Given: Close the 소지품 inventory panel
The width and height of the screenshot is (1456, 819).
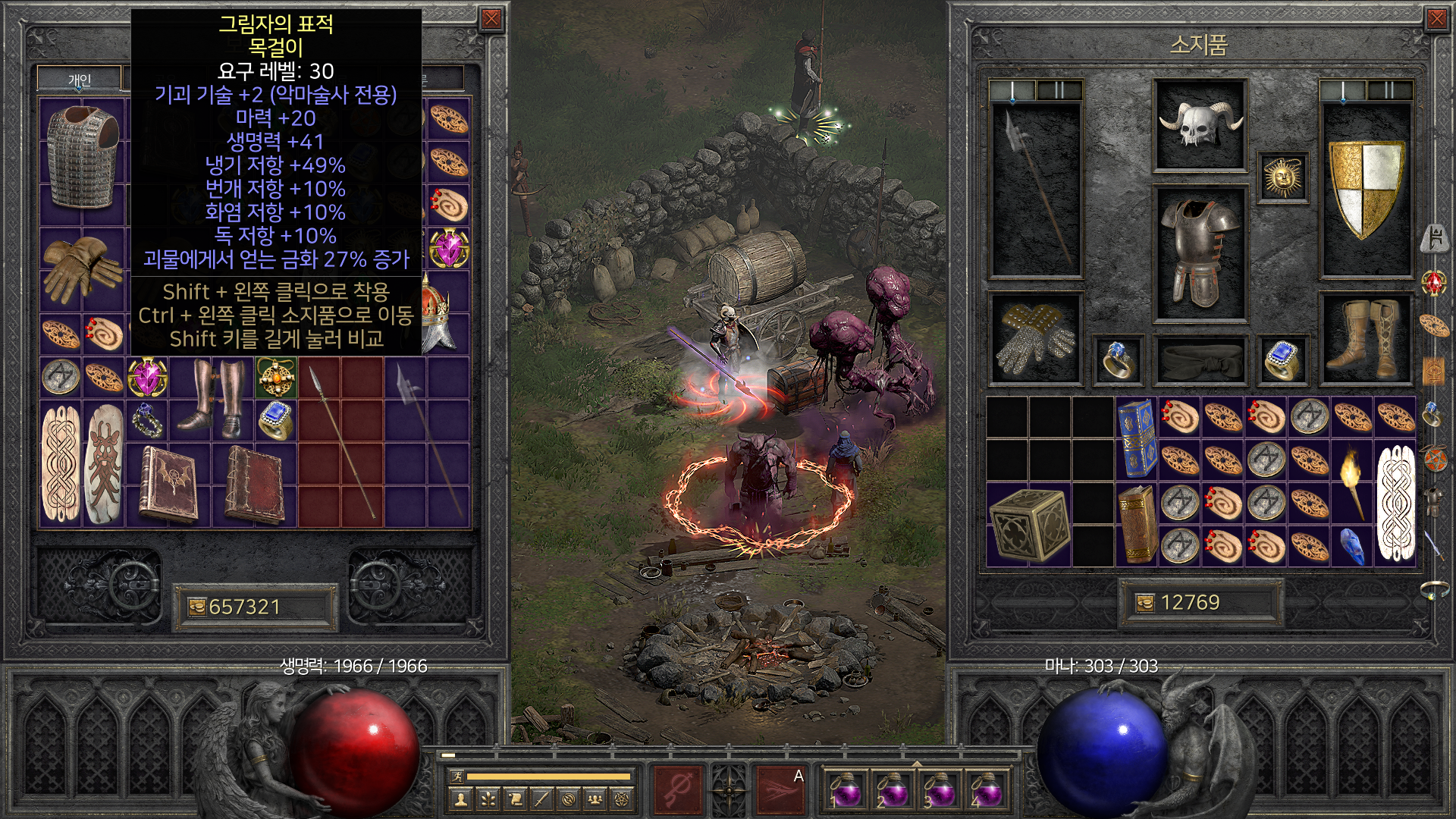Looking at the screenshot, I should pos(1436,20).
